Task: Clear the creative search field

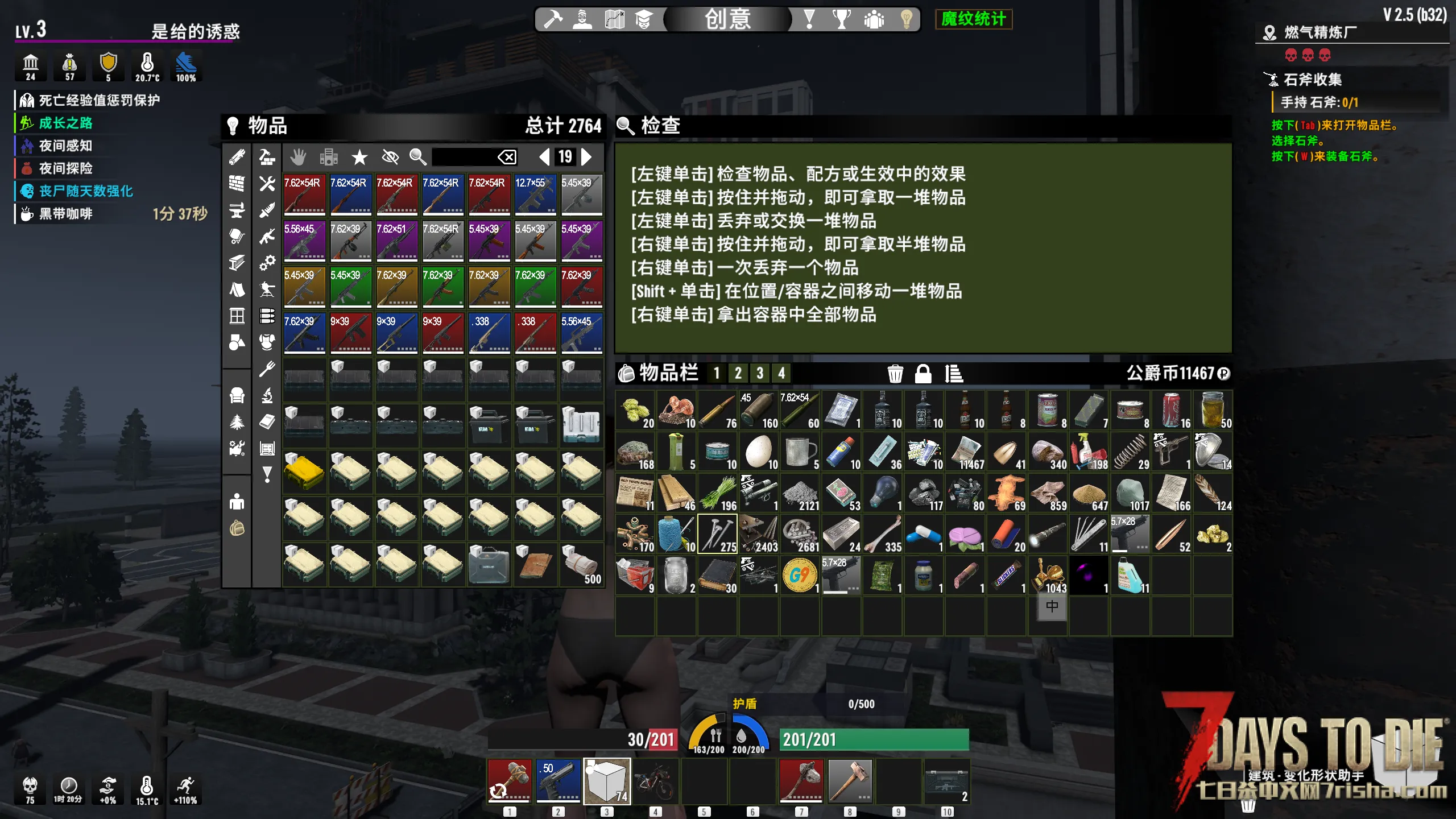Action: point(507,157)
